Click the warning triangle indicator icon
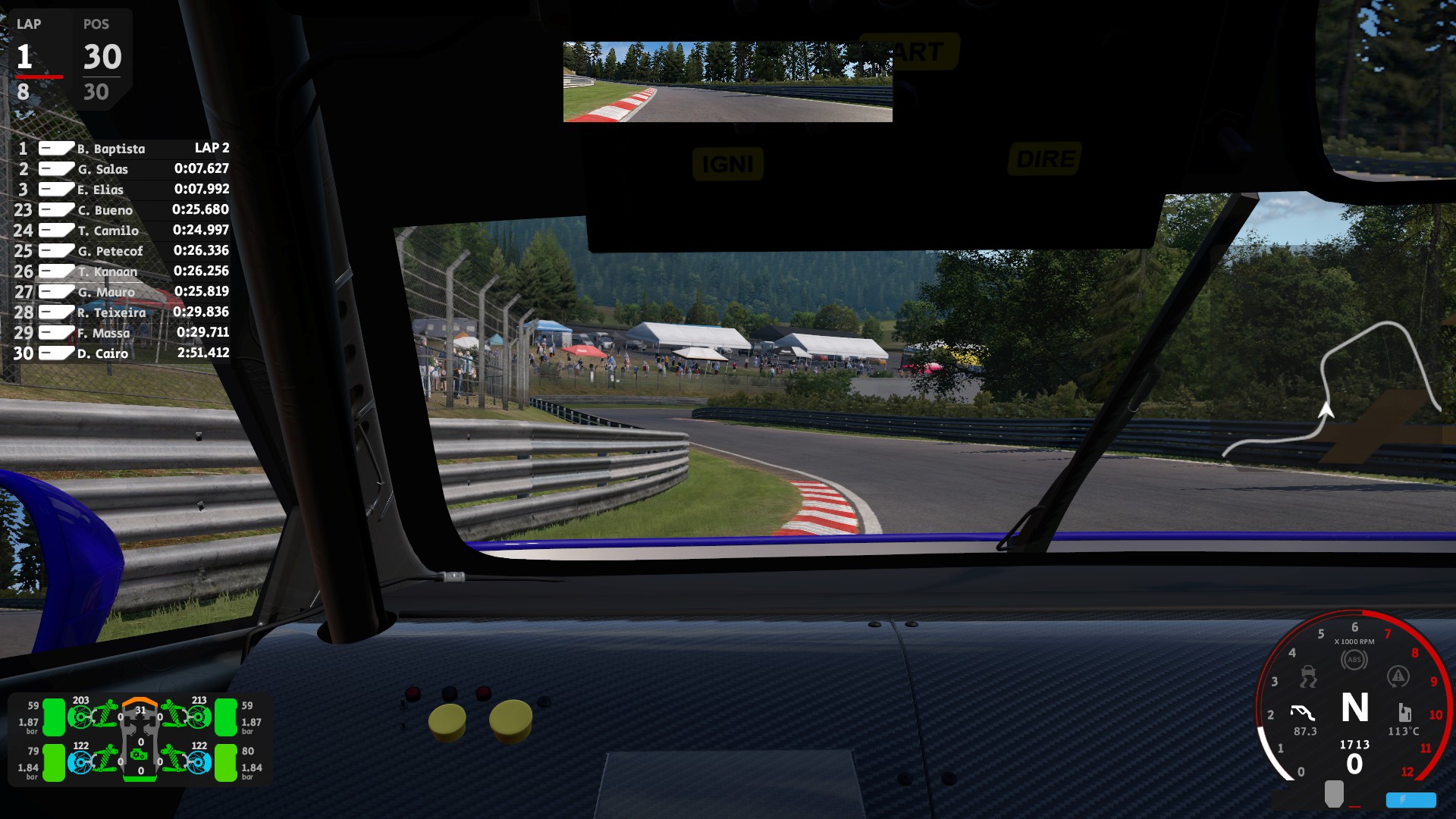This screenshot has height=819, width=1456. pos(1398,676)
